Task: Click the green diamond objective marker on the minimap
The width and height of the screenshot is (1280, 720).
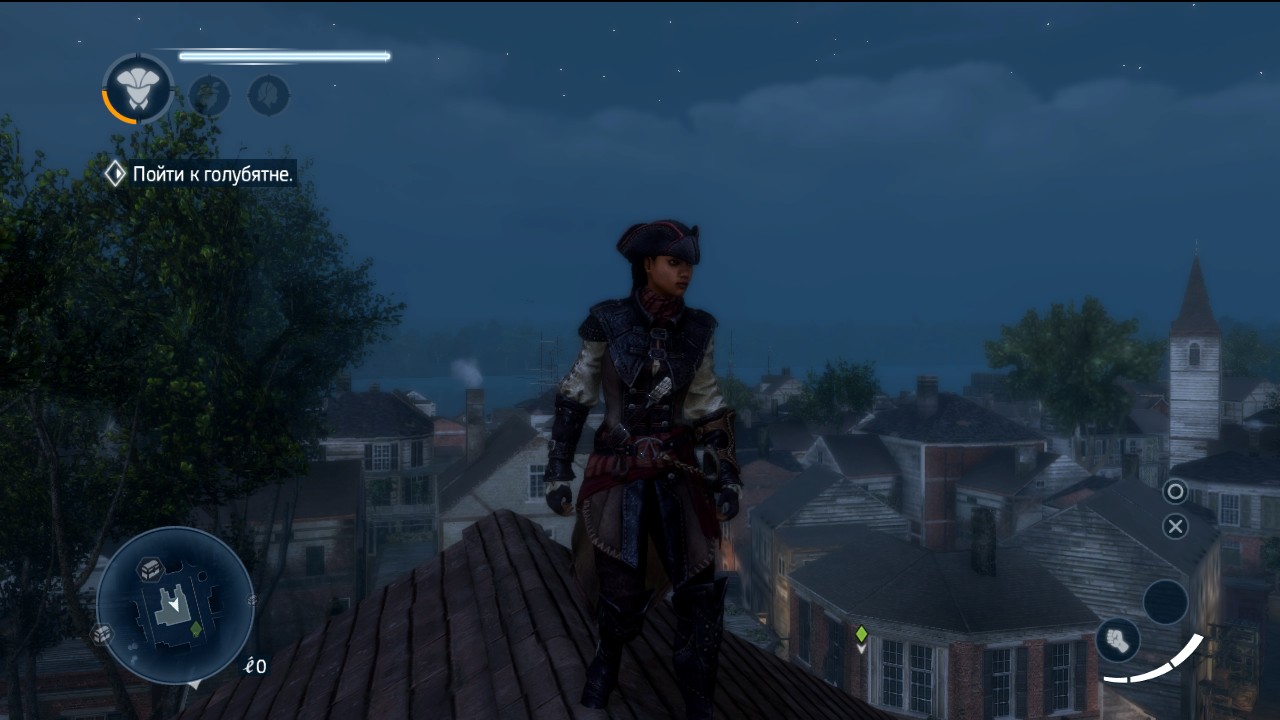Action: click(x=196, y=629)
